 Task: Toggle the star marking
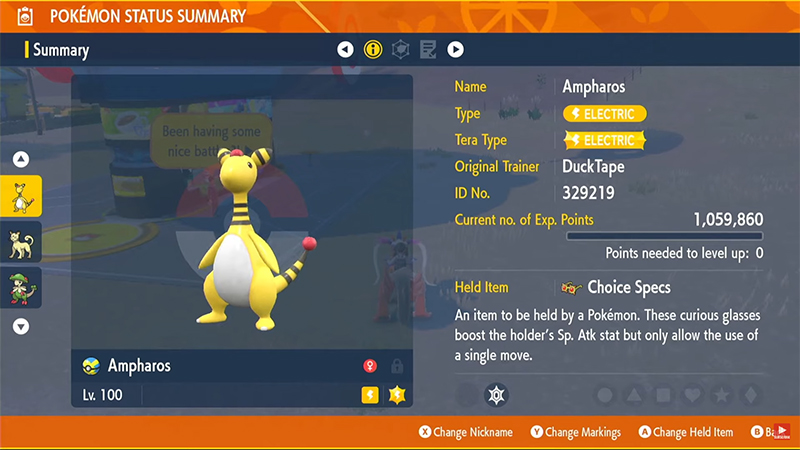tap(721, 394)
